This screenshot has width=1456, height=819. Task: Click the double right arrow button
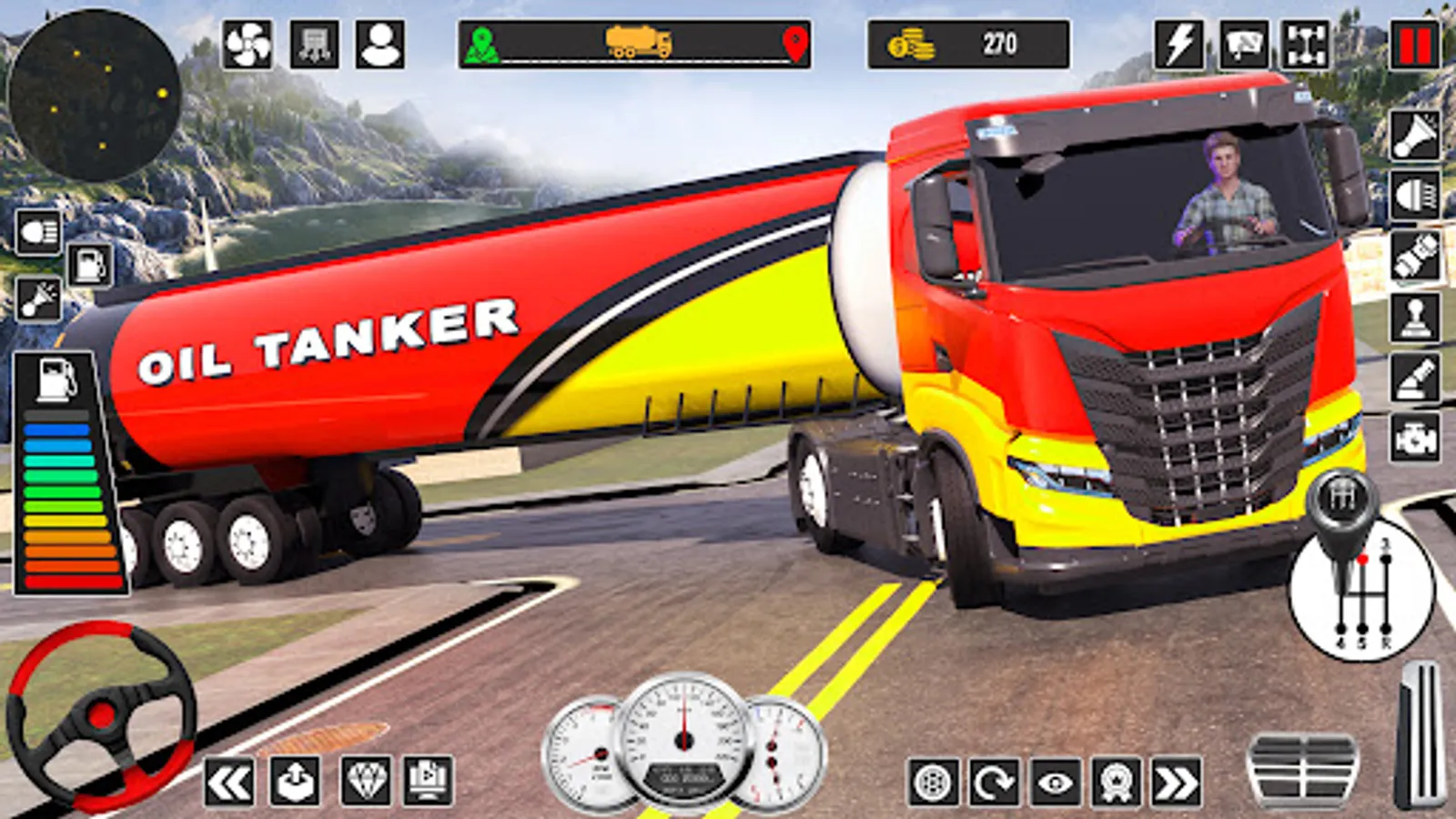[x=1176, y=783]
